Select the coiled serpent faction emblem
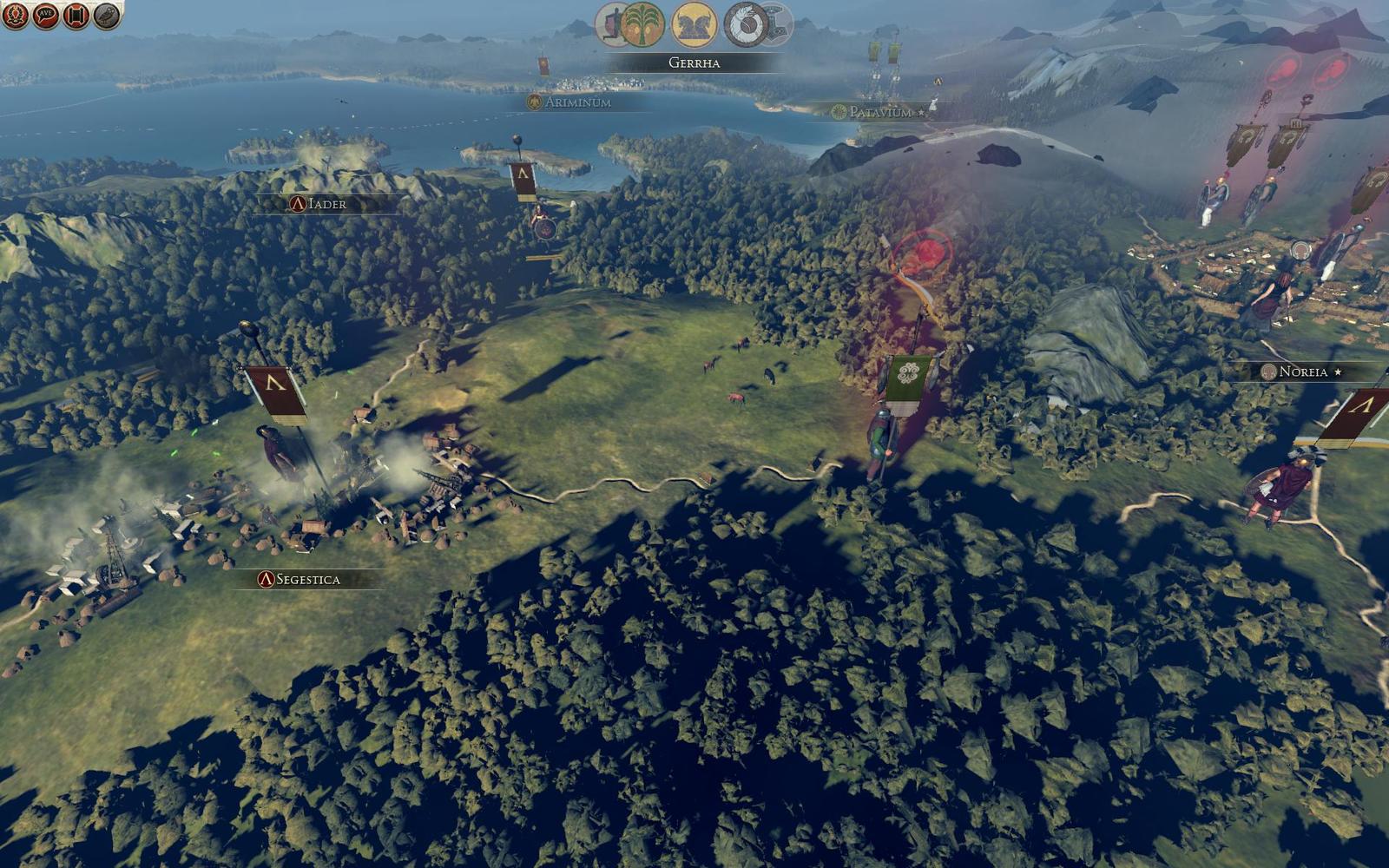 [x=747, y=24]
